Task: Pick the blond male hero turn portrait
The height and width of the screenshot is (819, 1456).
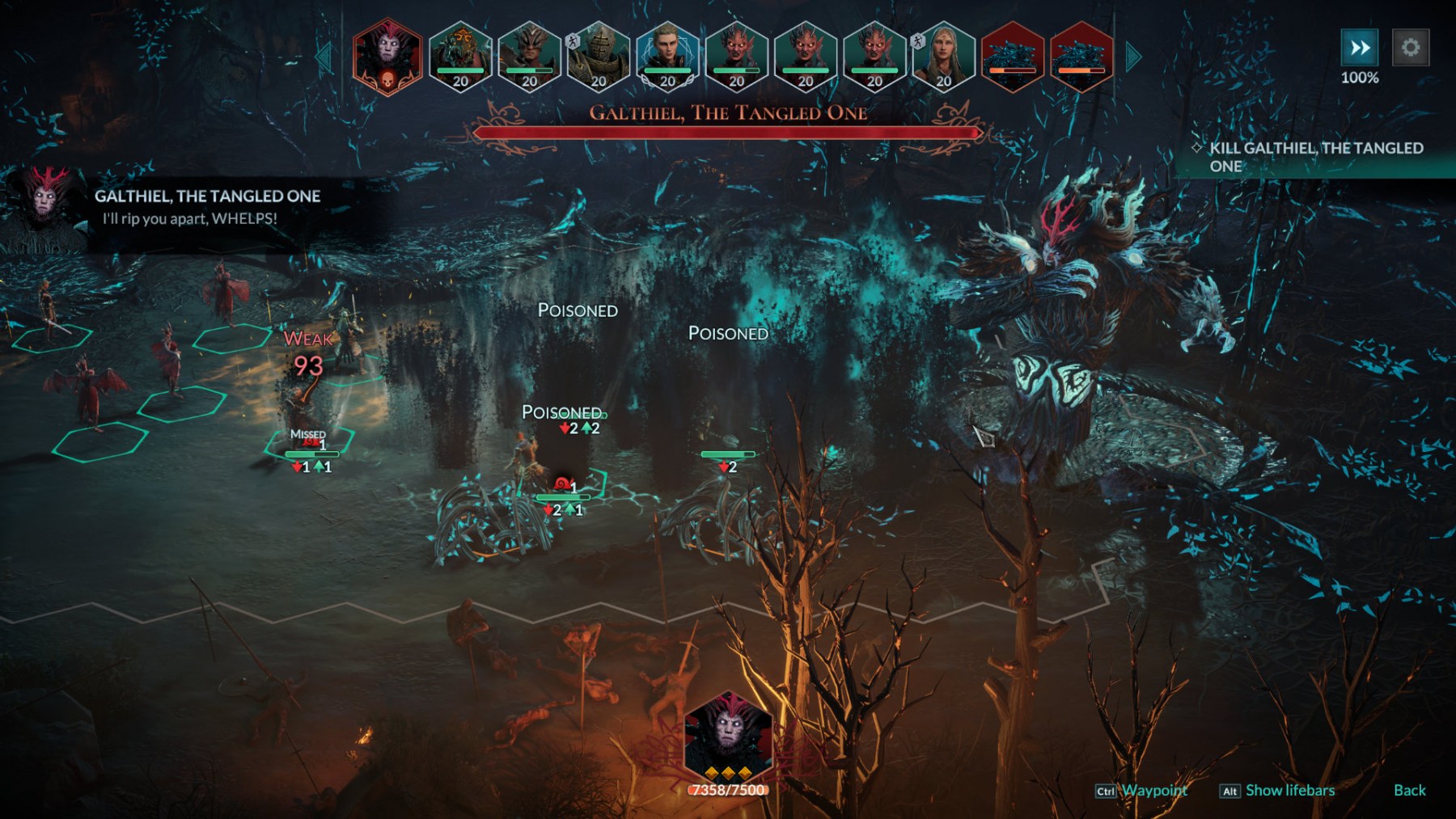Action: [667, 55]
